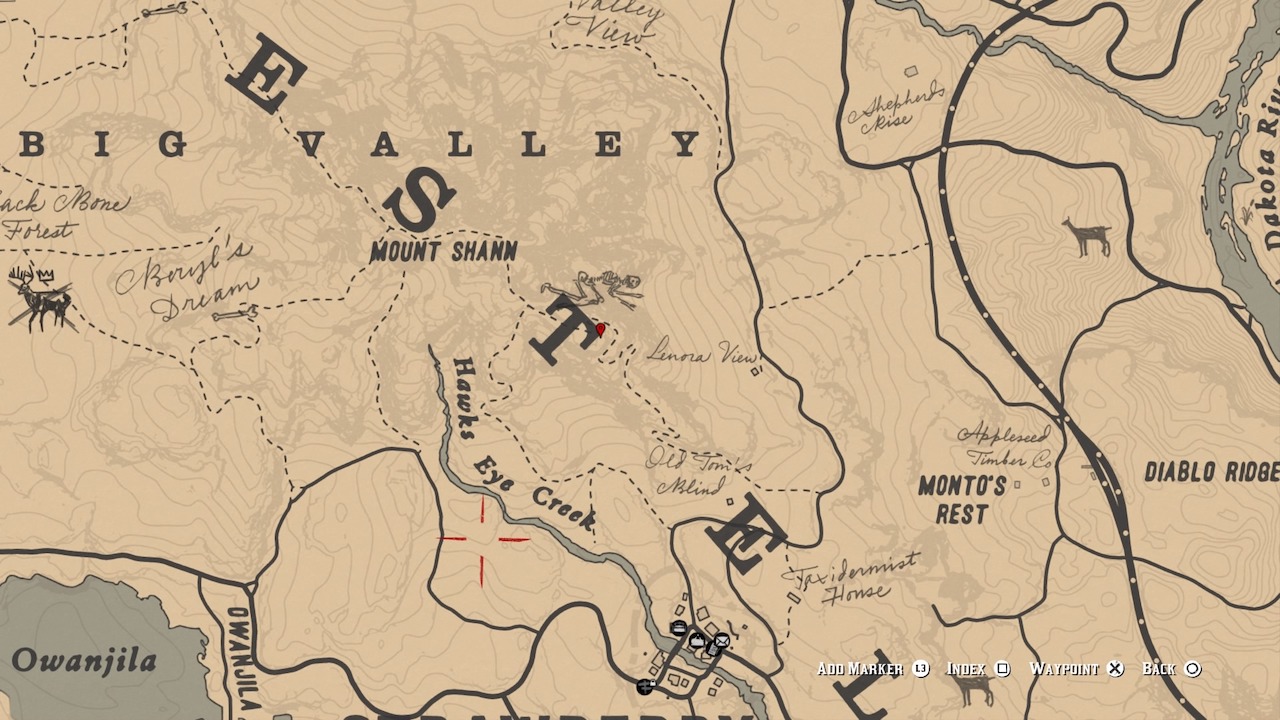The height and width of the screenshot is (720, 1280).
Task: Open the hotel icon in Strawberry
Action: click(x=679, y=627)
